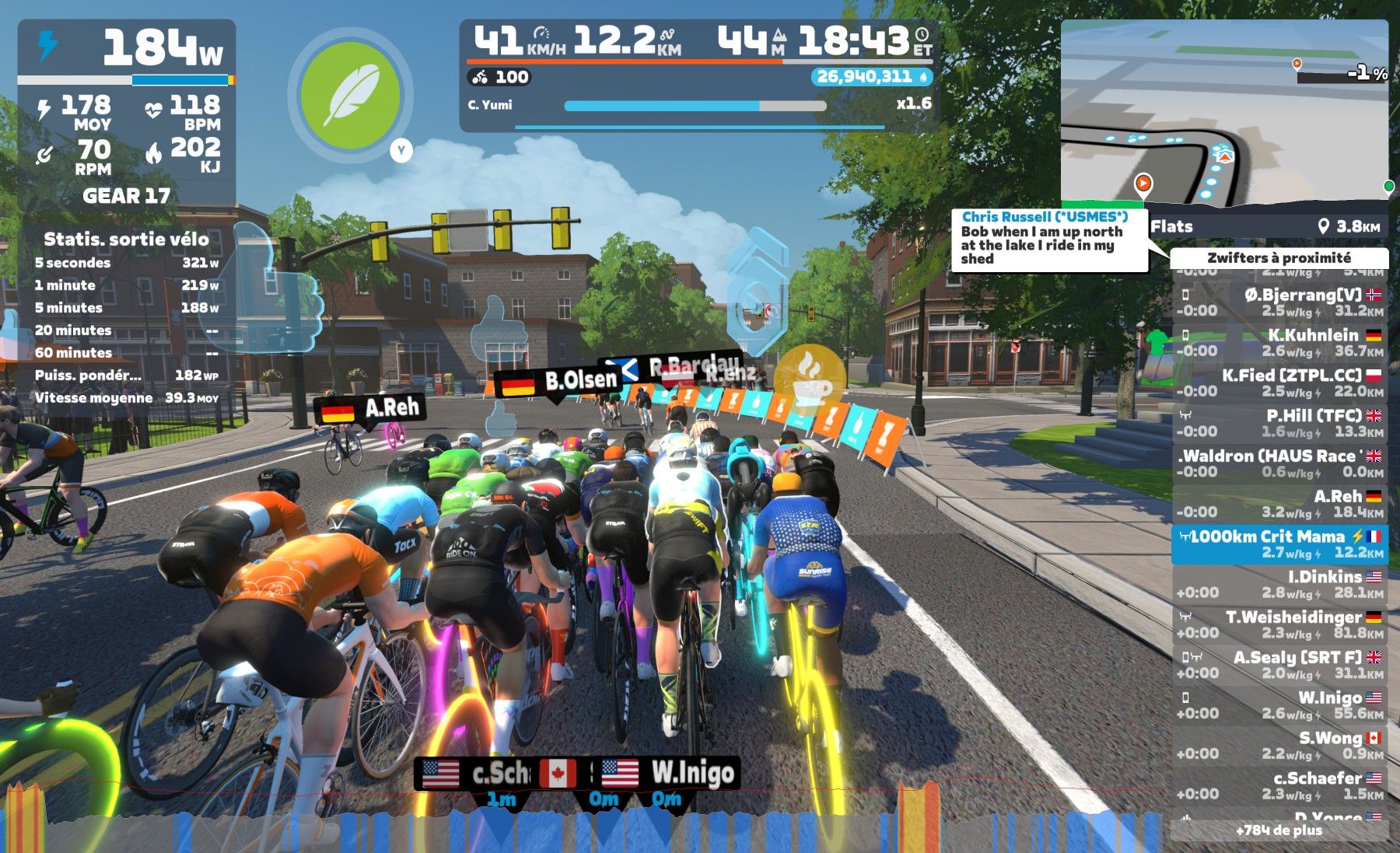Select highlighted 1000km Crit Mama row

(1279, 544)
